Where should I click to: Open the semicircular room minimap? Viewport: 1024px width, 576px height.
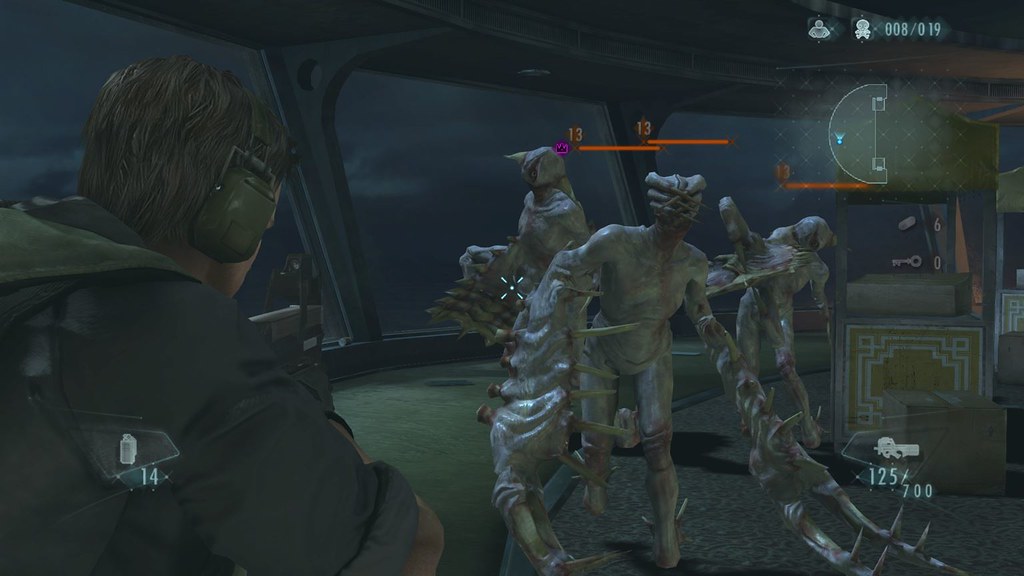[x=861, y=134]
